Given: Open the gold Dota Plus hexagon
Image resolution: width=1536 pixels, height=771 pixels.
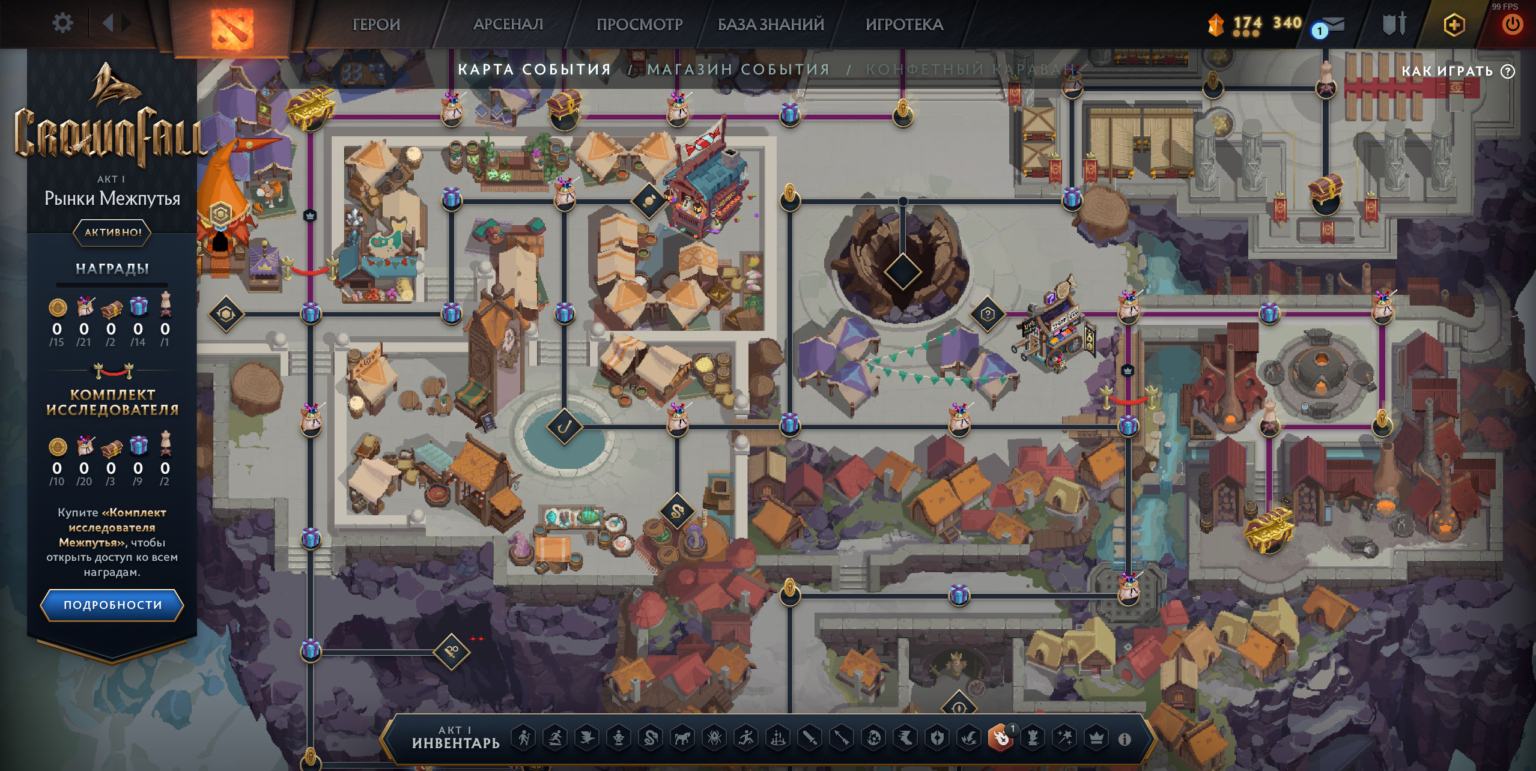Looking at the screenshot, I should click(1454, 25).
